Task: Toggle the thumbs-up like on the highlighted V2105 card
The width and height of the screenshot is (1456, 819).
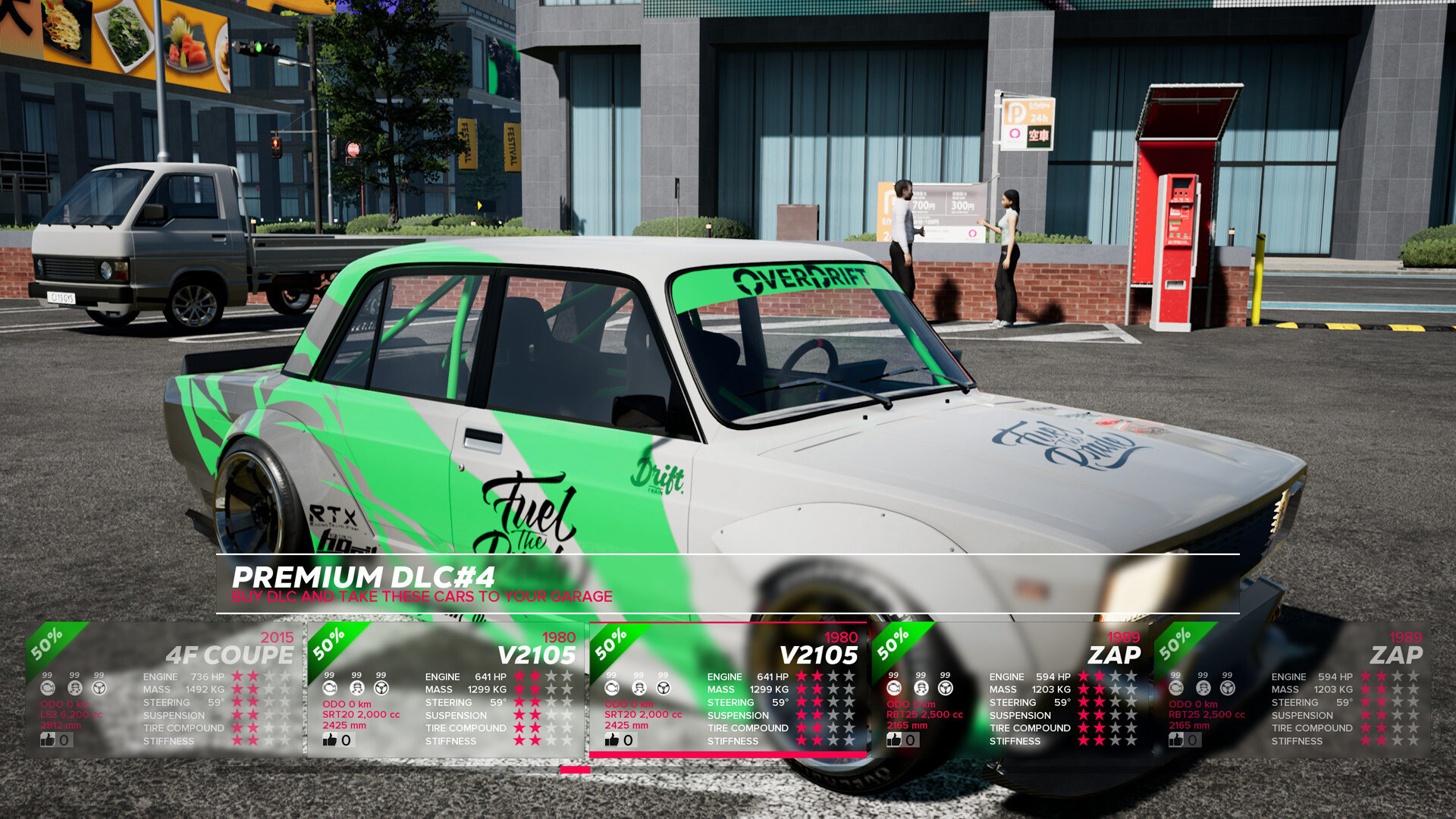Action: [613, 739]
